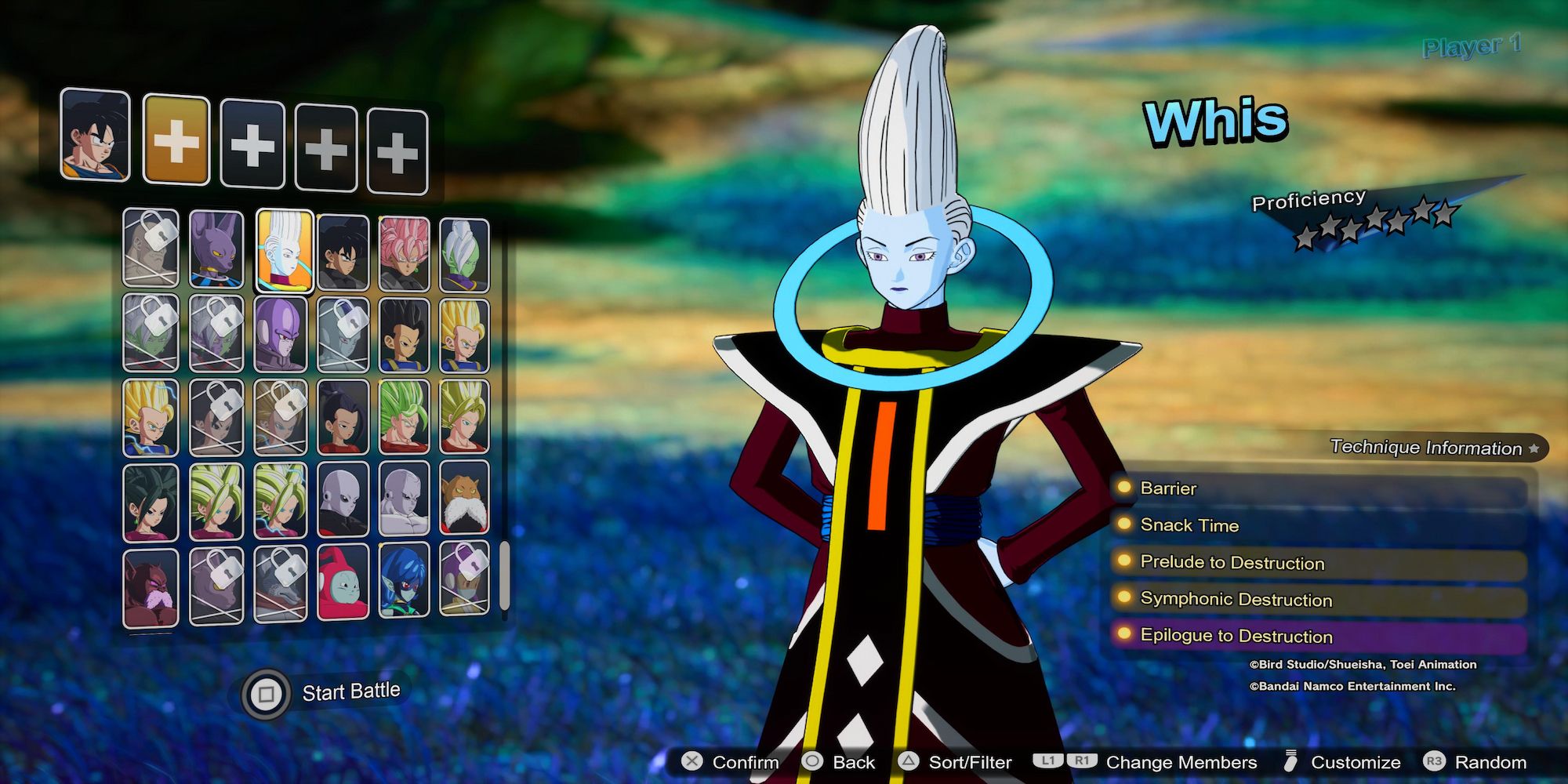This screenshot has width=1568, height=784.
Task: Pick base-form Cabba with black hair
Action: coord(404,335)
